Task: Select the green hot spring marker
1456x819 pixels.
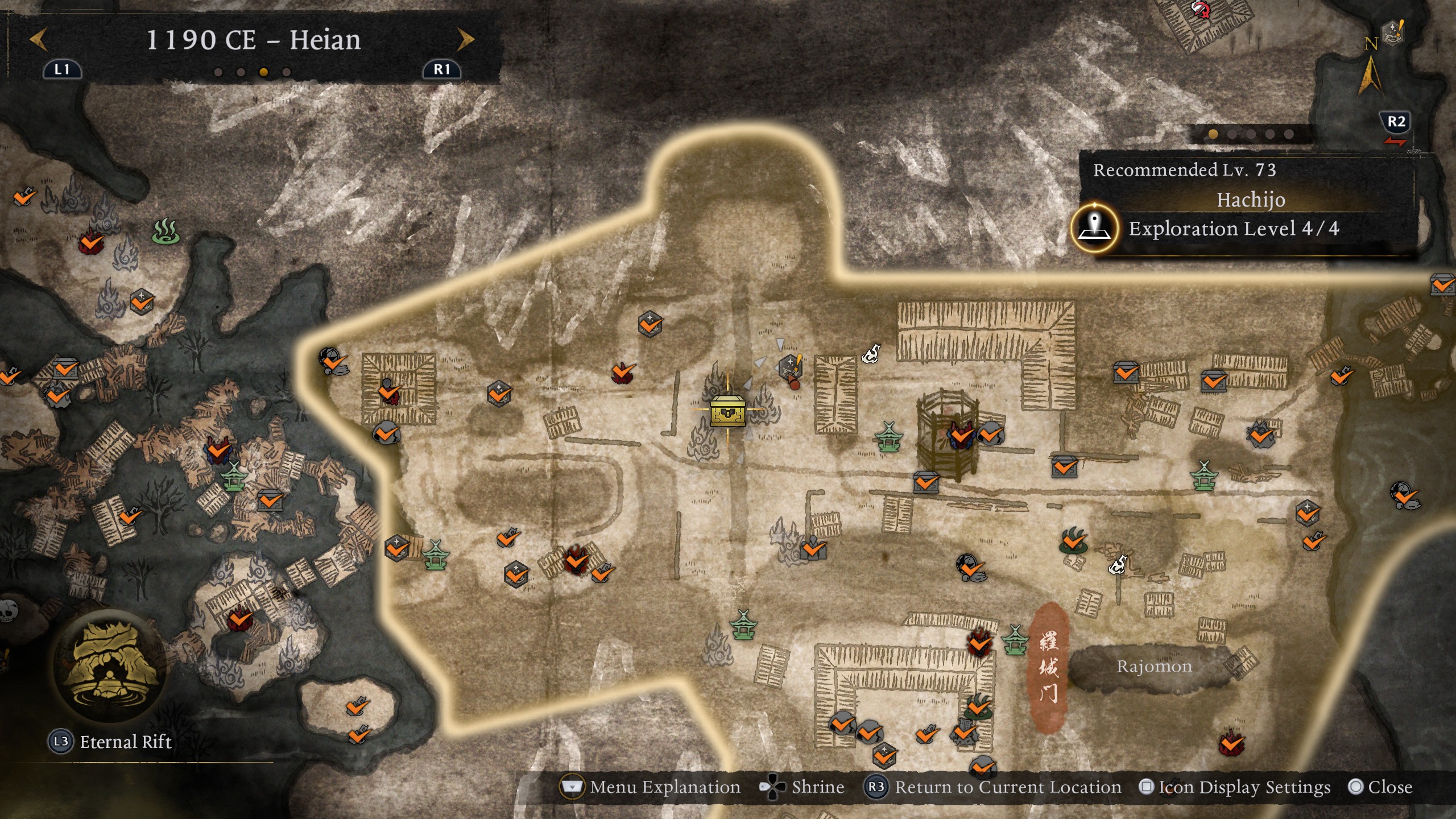Action: pos(166,231)
